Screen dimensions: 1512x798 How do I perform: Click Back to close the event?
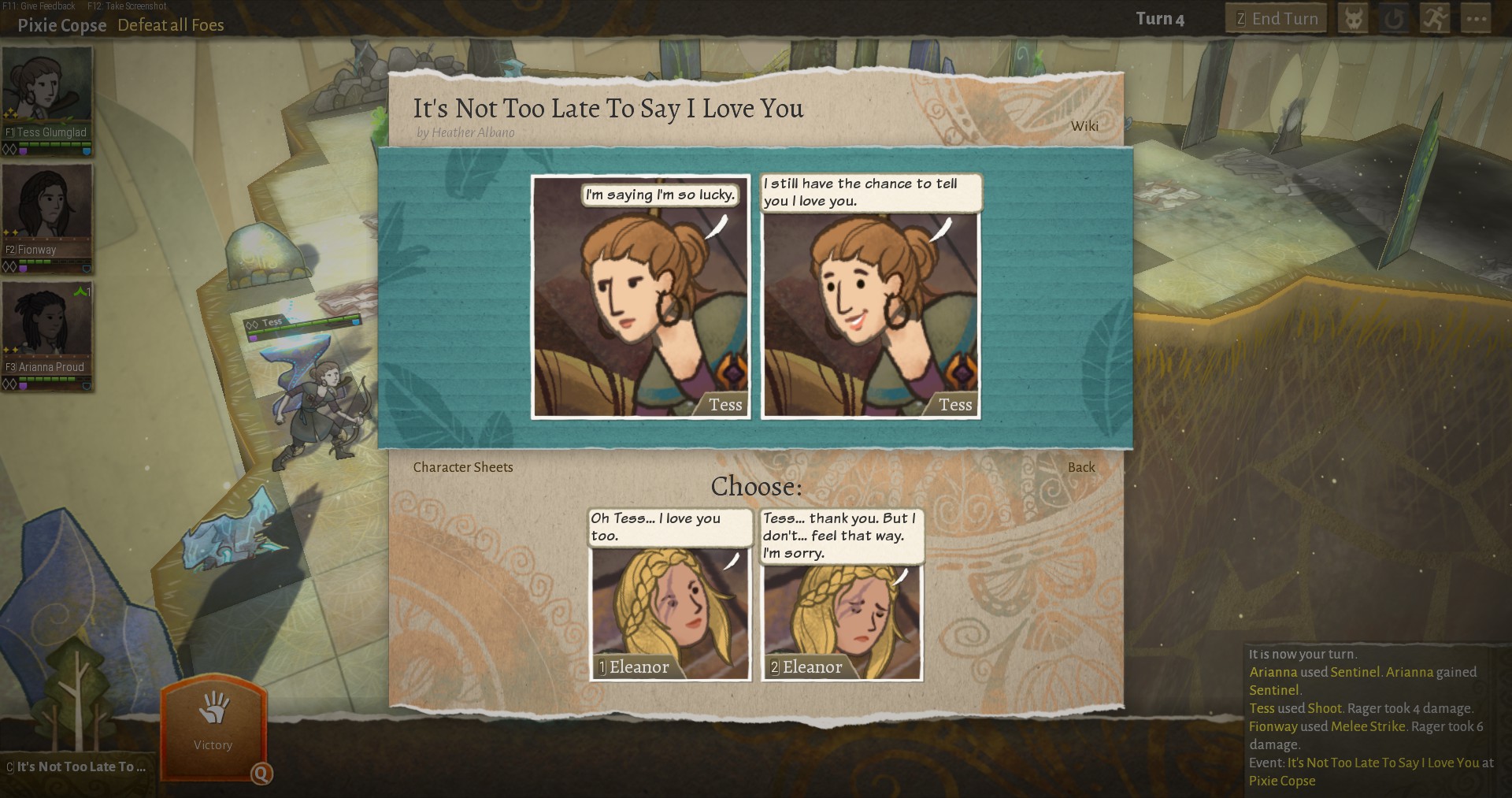point(1082,467)
